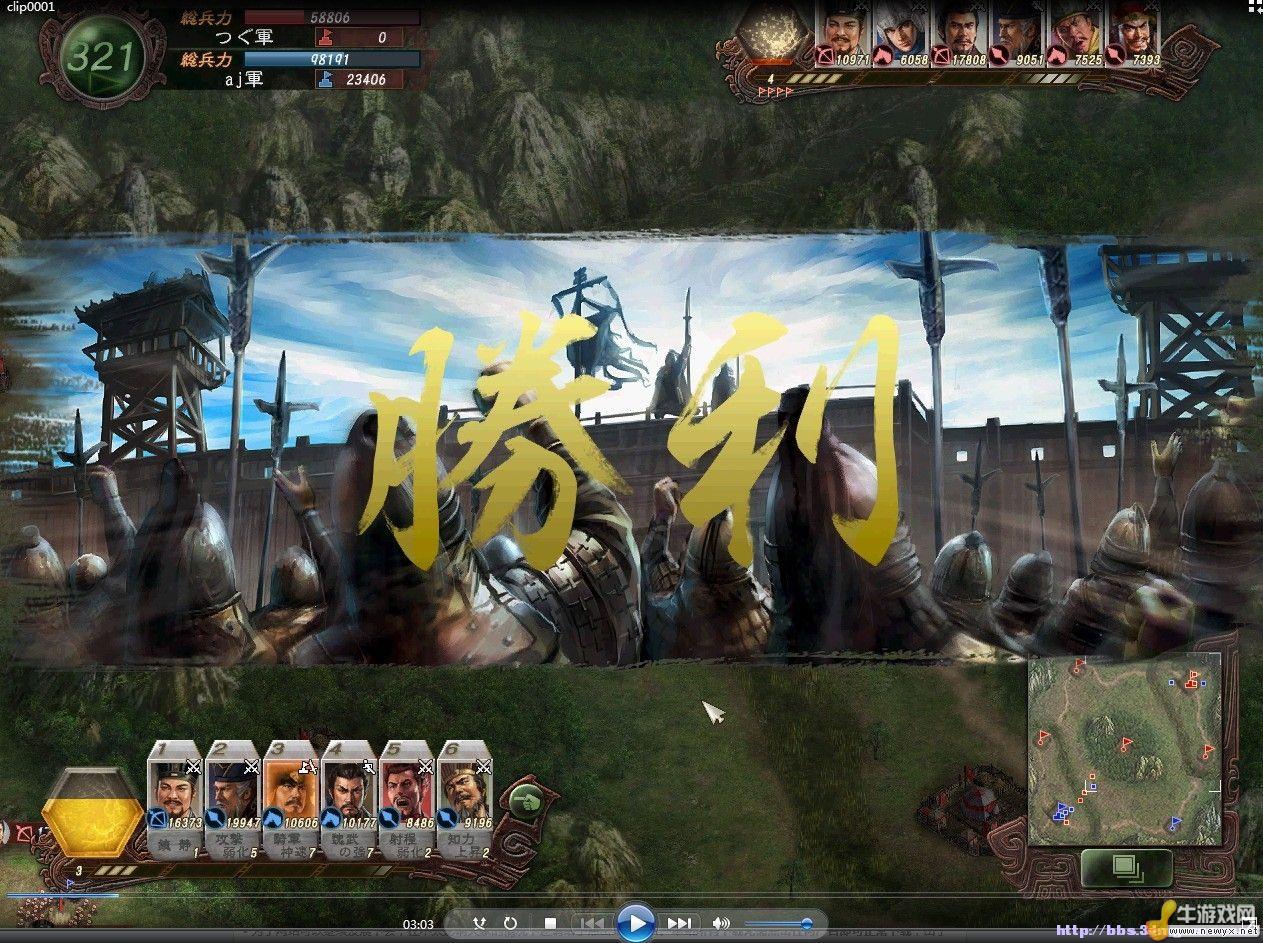Open the battlefield minimap
The width and height of the screenshot is (1263, 943).
point(1124,748)
